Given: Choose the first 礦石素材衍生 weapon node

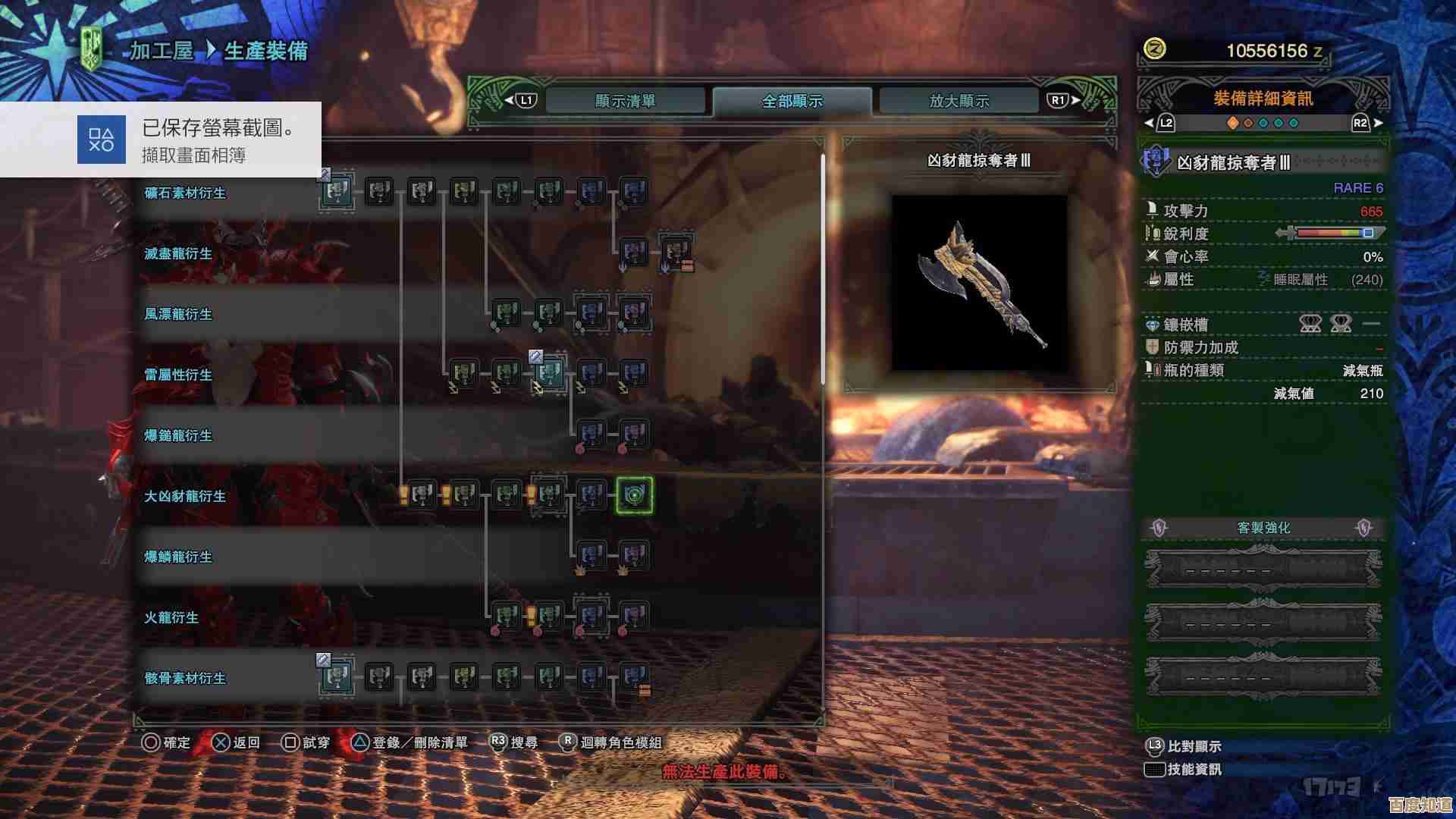Looking at the screenshot, I should 337,192.
